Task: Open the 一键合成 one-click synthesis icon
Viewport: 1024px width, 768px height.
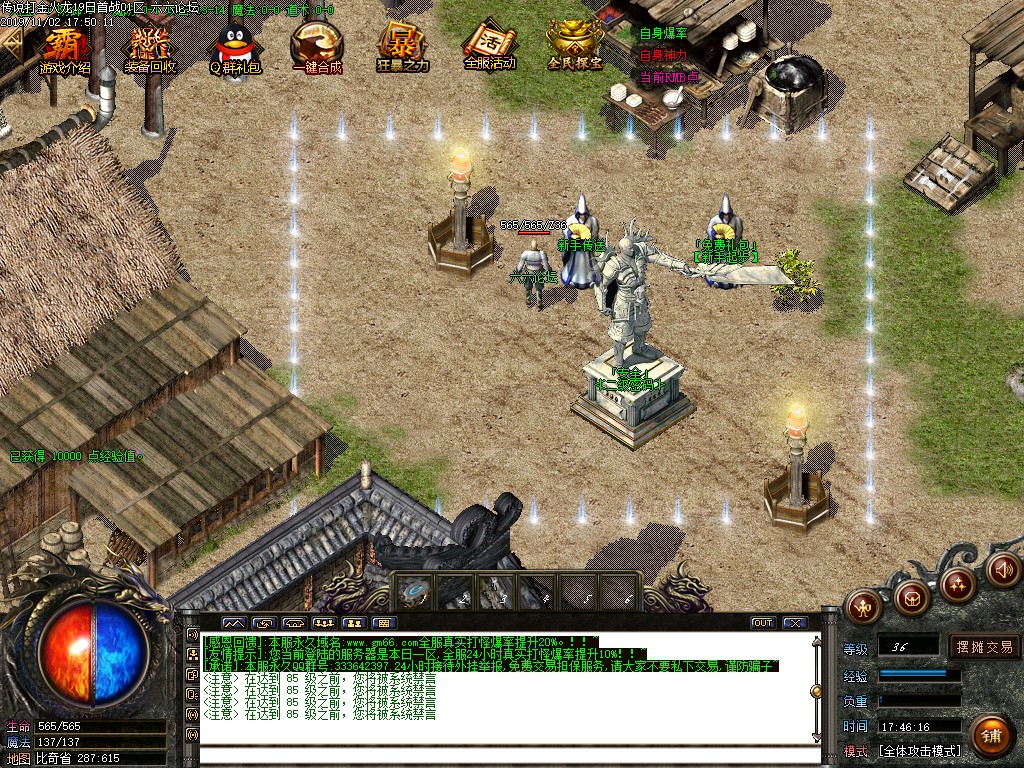Action: click(x=317, y=50)
